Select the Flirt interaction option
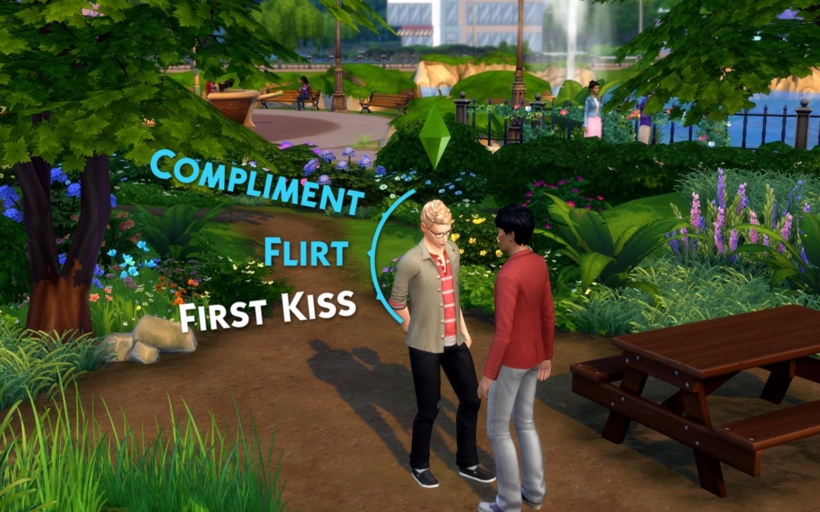This screenshot has width=820, height=512. pyautogui.click(x=307, y=251)
